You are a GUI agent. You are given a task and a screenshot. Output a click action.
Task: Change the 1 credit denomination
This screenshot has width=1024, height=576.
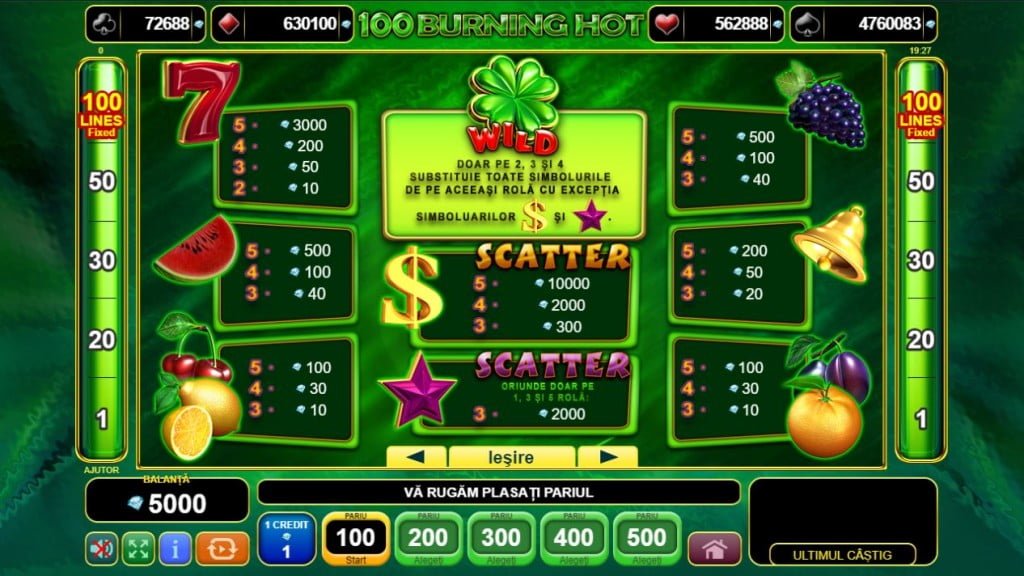[x=287, y=538]
